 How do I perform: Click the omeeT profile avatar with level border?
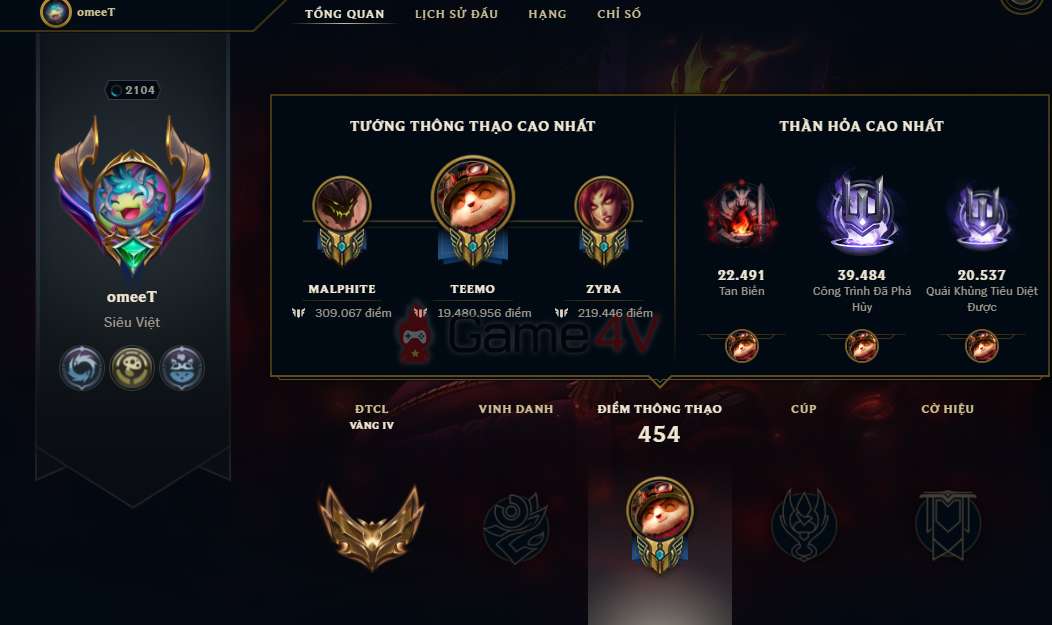132,200
